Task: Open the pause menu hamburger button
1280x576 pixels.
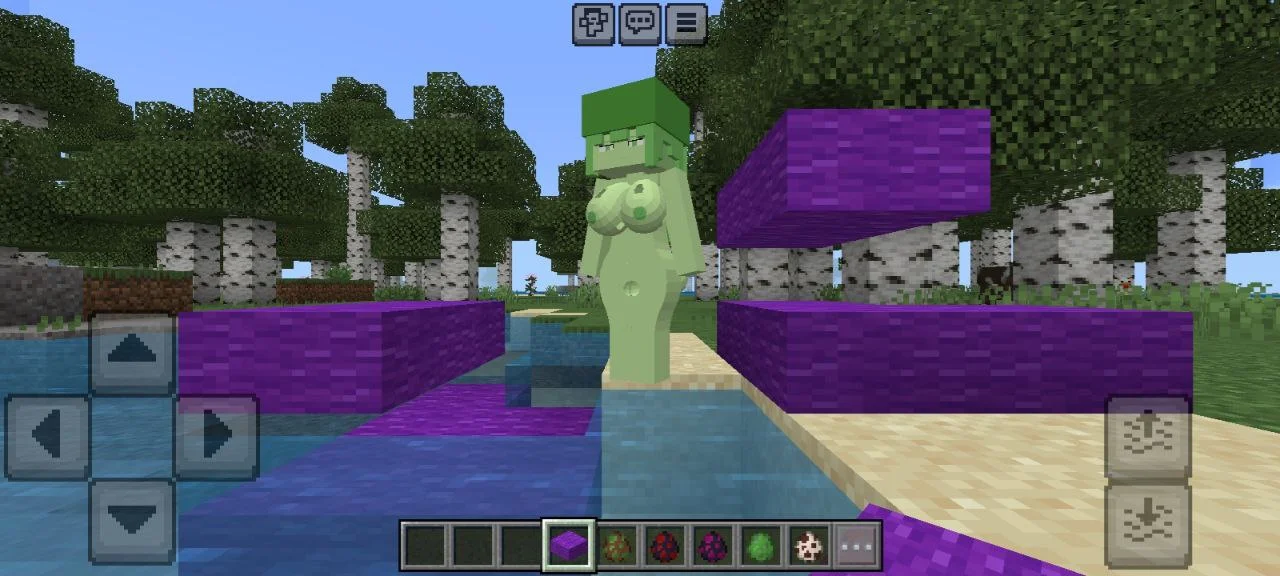Action: tap(686, 24)
